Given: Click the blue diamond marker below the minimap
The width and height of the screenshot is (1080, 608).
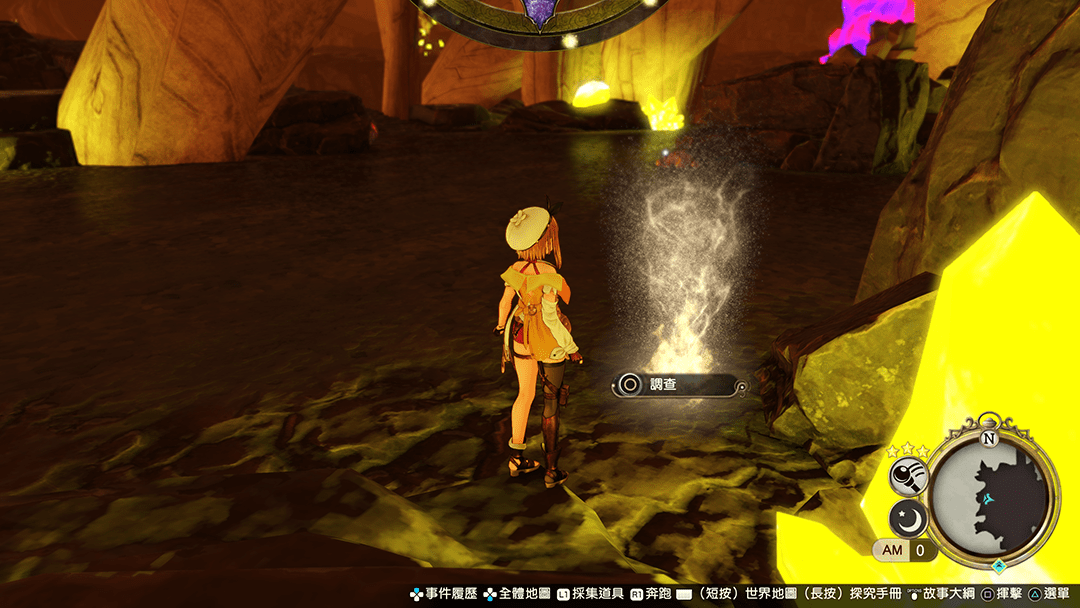Looking at the screenshot, I should tap(997, 566).
